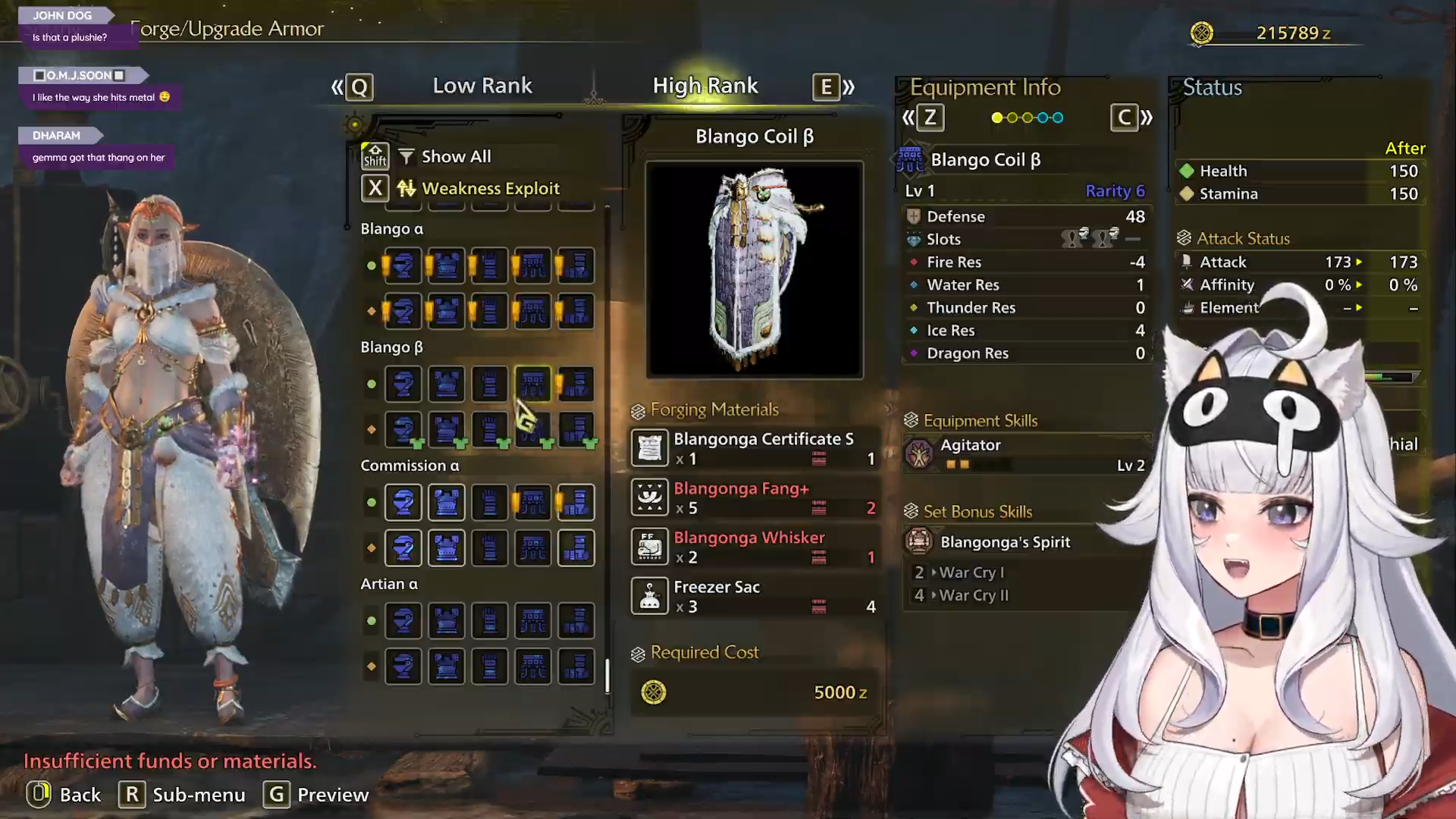Select Commission α helm in the green-dot row
This screenshot has height=819, width=1456.
click(x=403, y=502)
